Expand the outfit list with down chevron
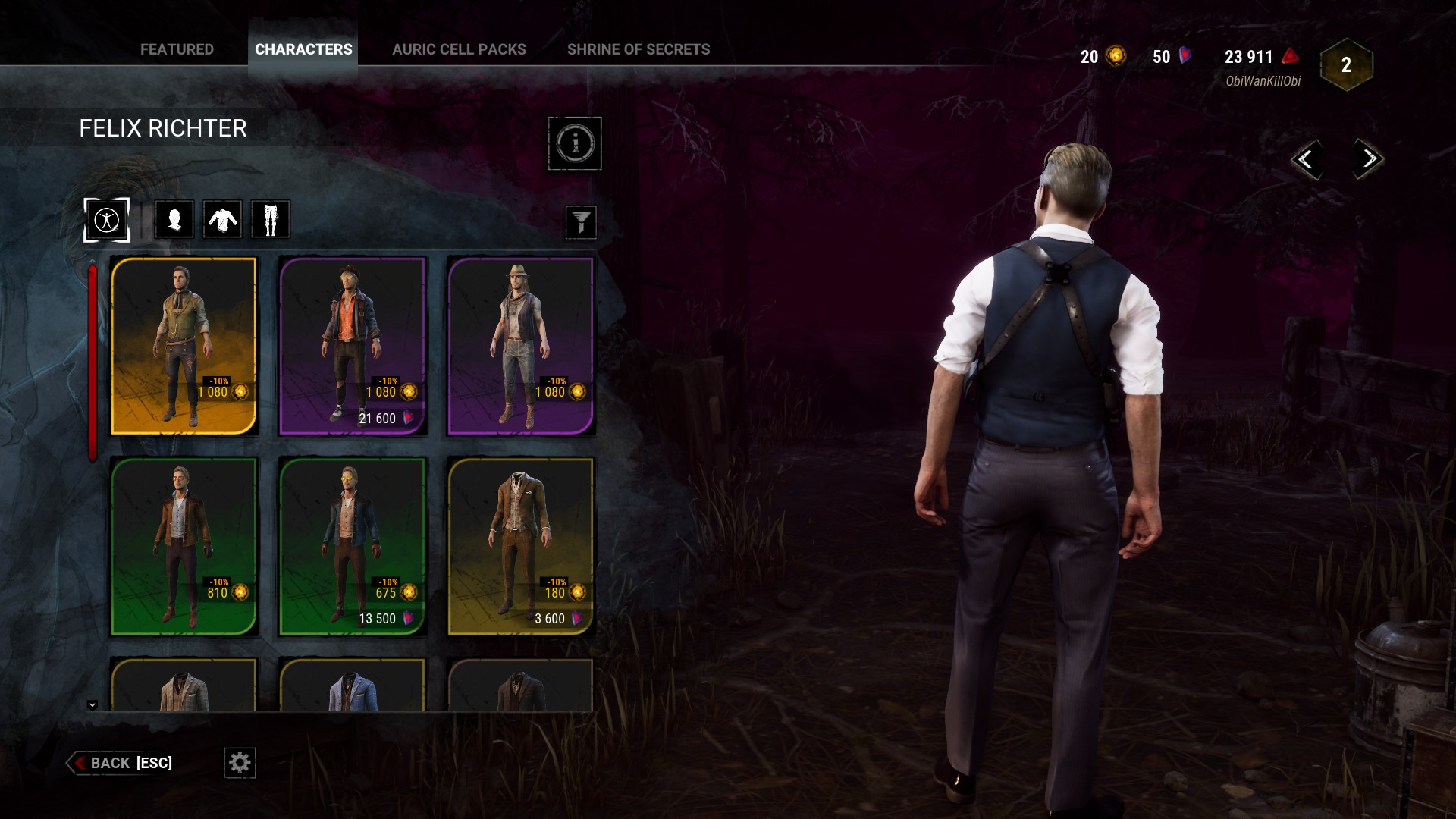Viewport: 1456px width, 819px height. click(x=93, y=704)
